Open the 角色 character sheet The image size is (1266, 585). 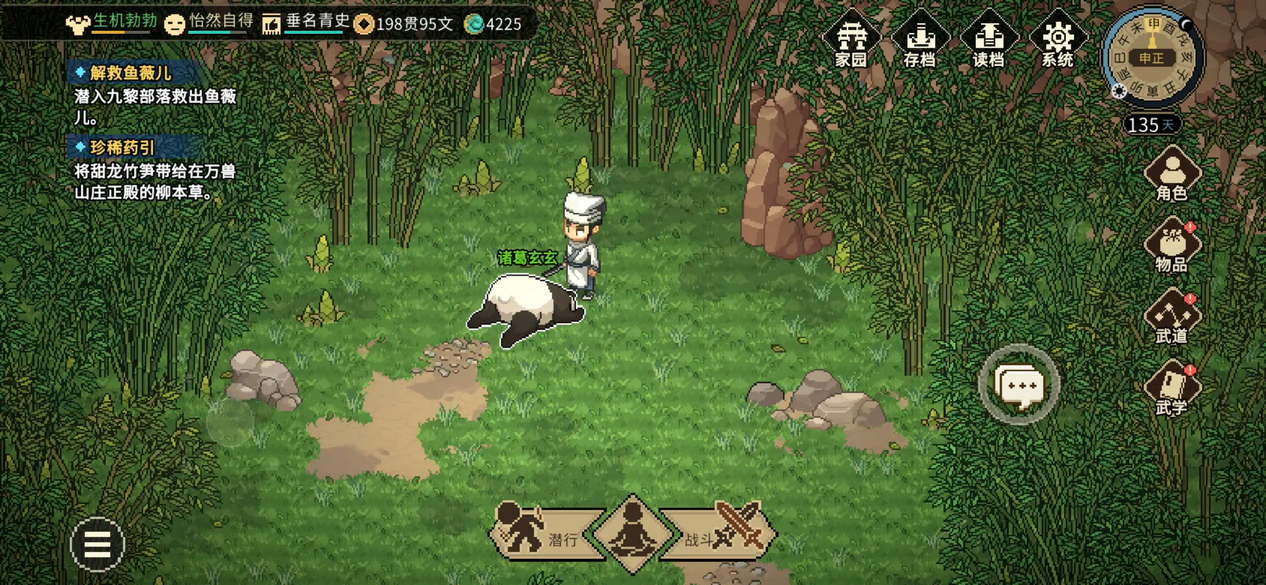pyautogui.click(x=1171, y=174)
